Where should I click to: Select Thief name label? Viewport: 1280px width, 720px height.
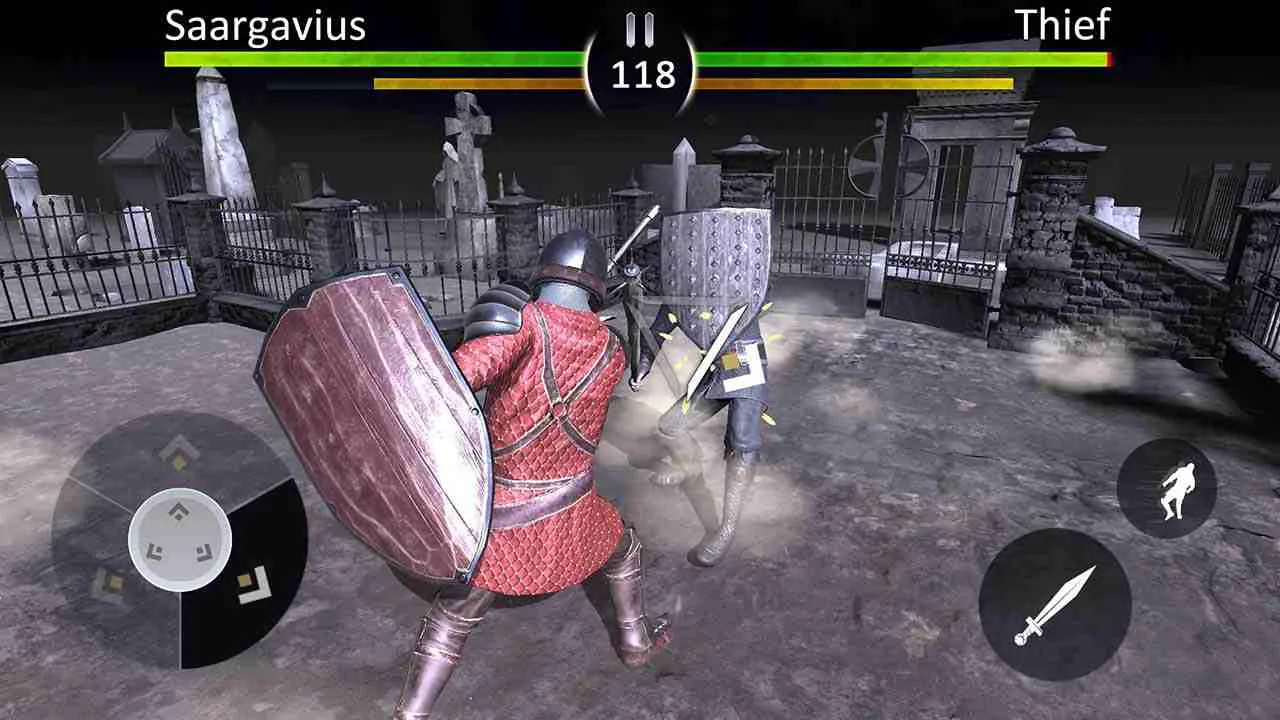coord(1063,24)
